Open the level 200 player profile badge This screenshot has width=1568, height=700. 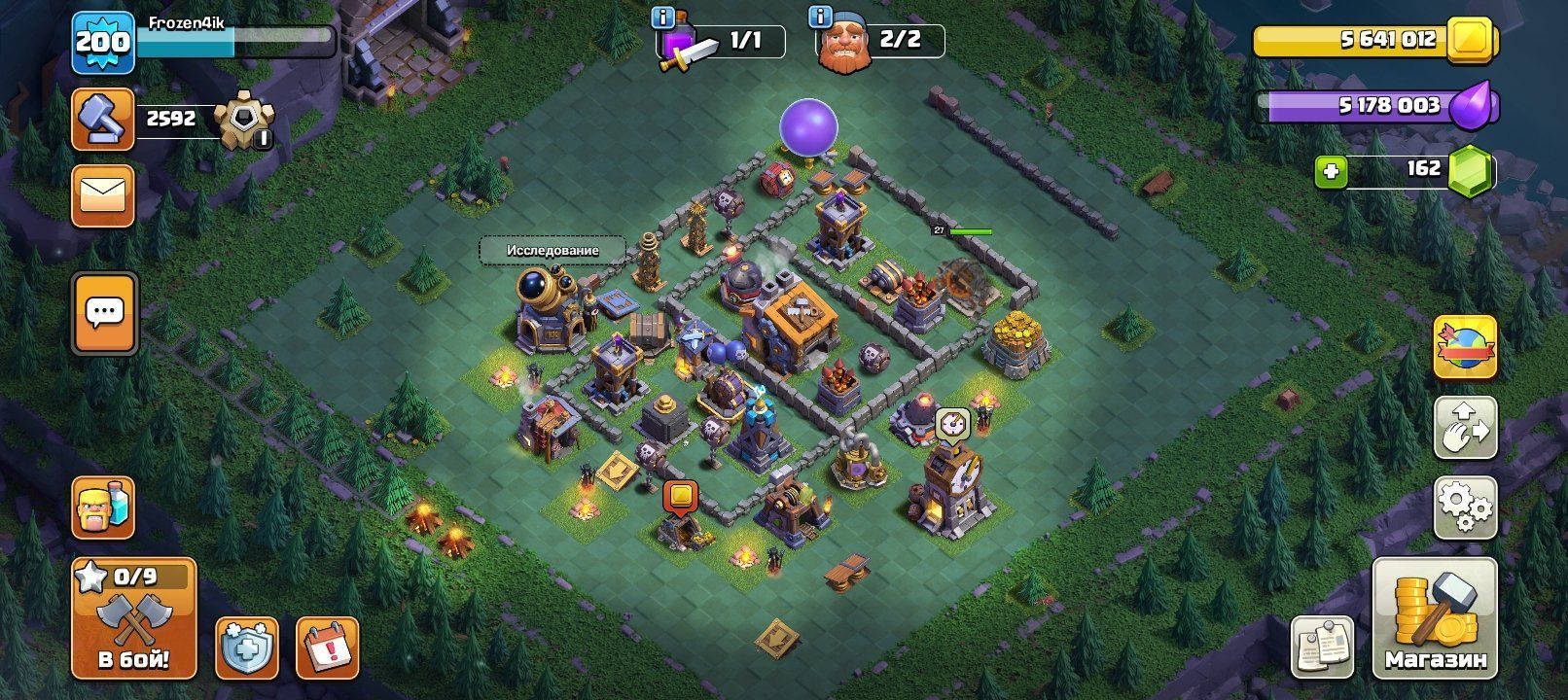click(x=102, y=41)
